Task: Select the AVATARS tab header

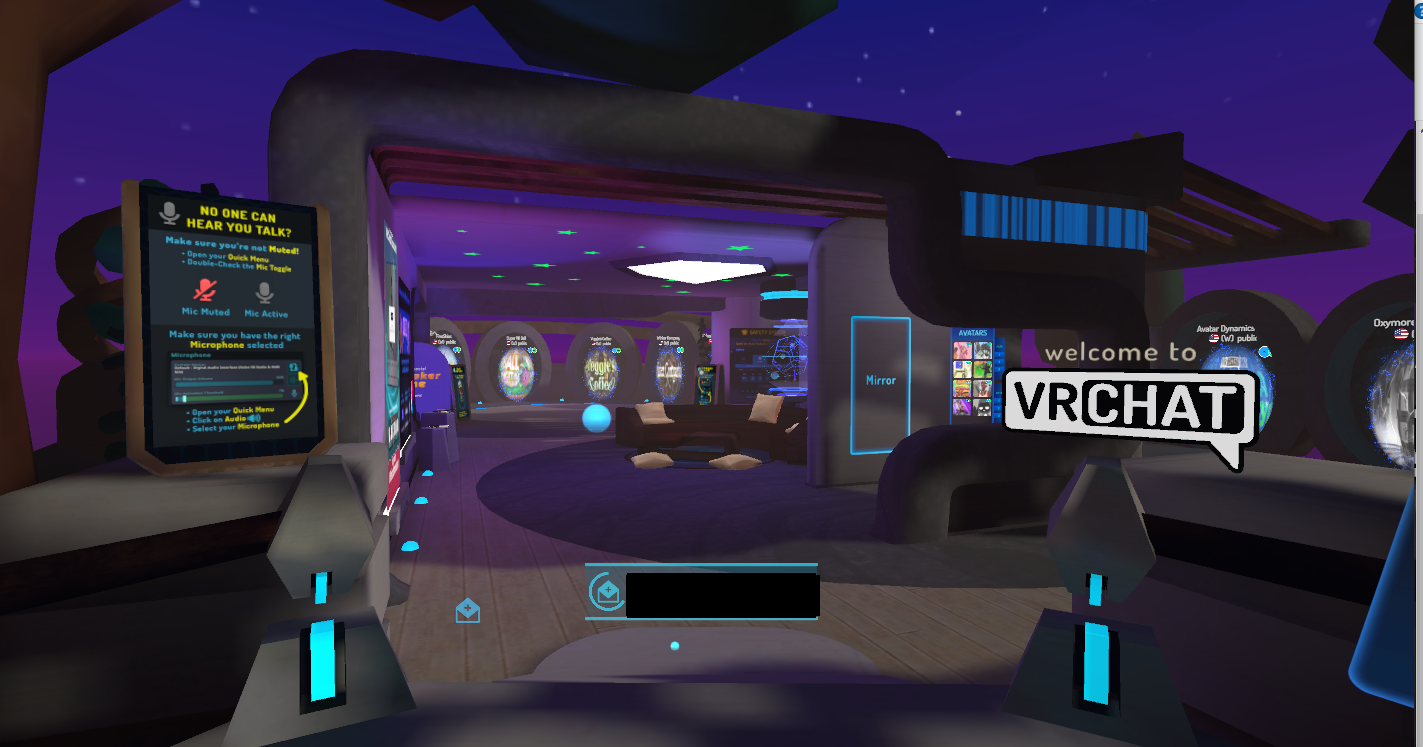Action: [973, 332]
